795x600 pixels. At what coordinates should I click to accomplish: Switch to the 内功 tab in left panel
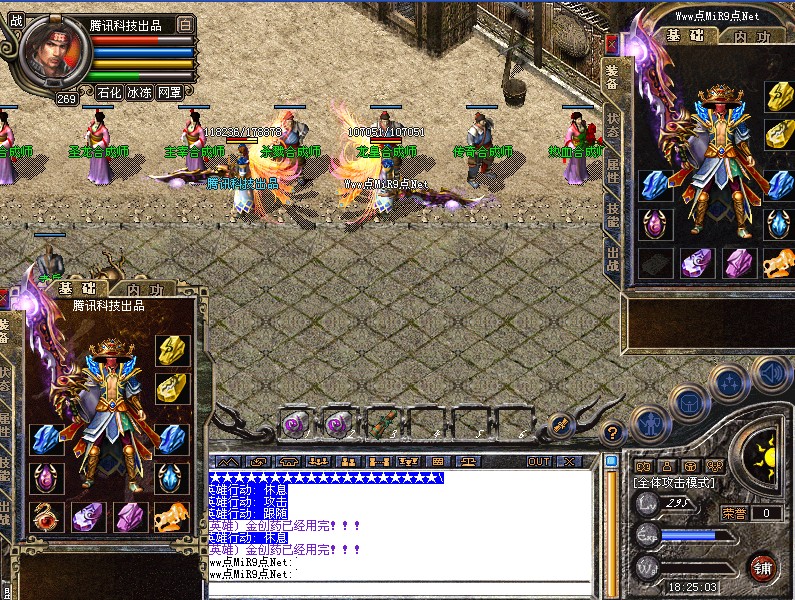click(x=144, y=289)
